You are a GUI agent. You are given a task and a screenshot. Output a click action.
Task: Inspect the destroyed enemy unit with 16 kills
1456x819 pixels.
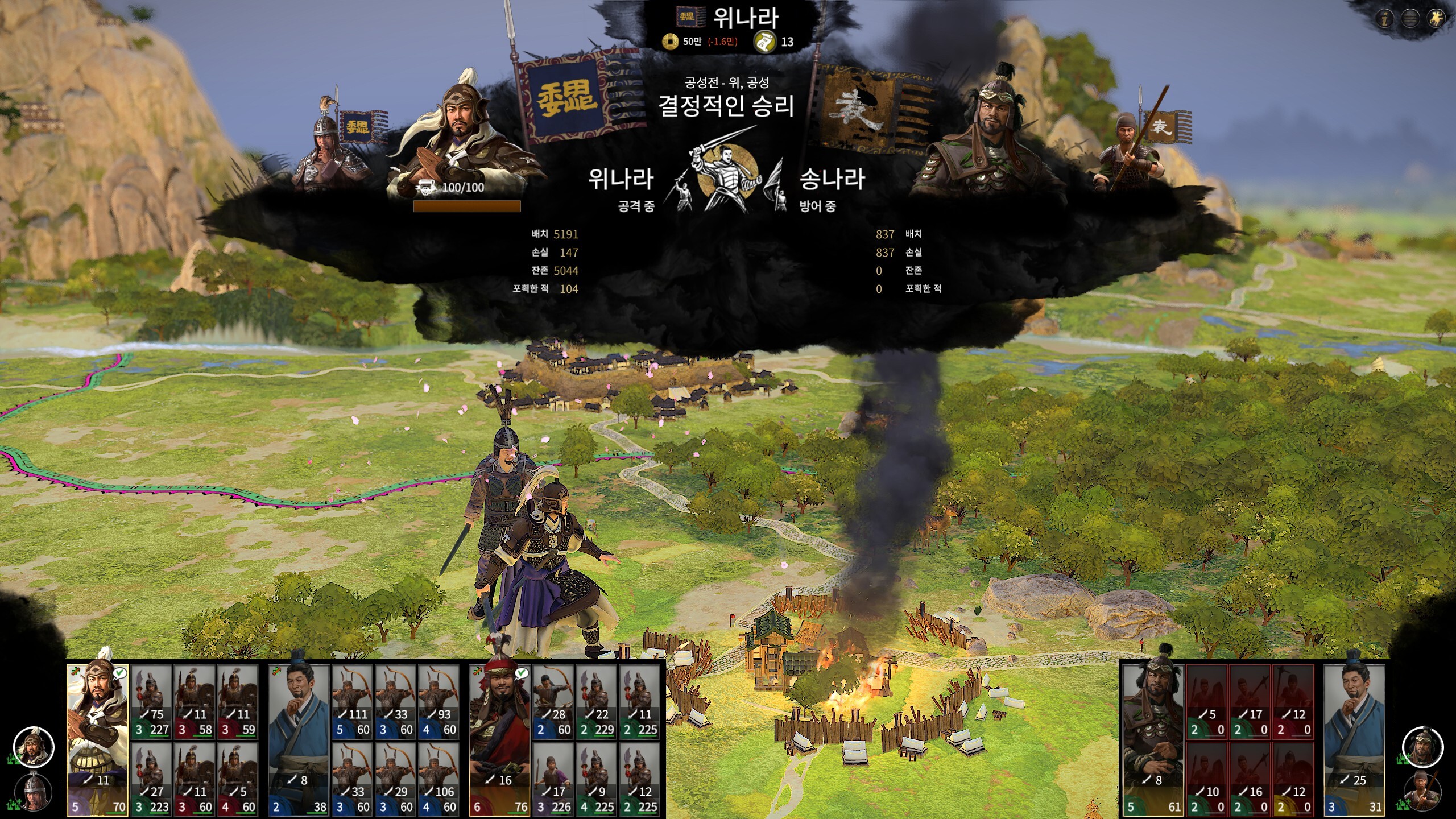pyautogui.click(x=1251, y=779)
